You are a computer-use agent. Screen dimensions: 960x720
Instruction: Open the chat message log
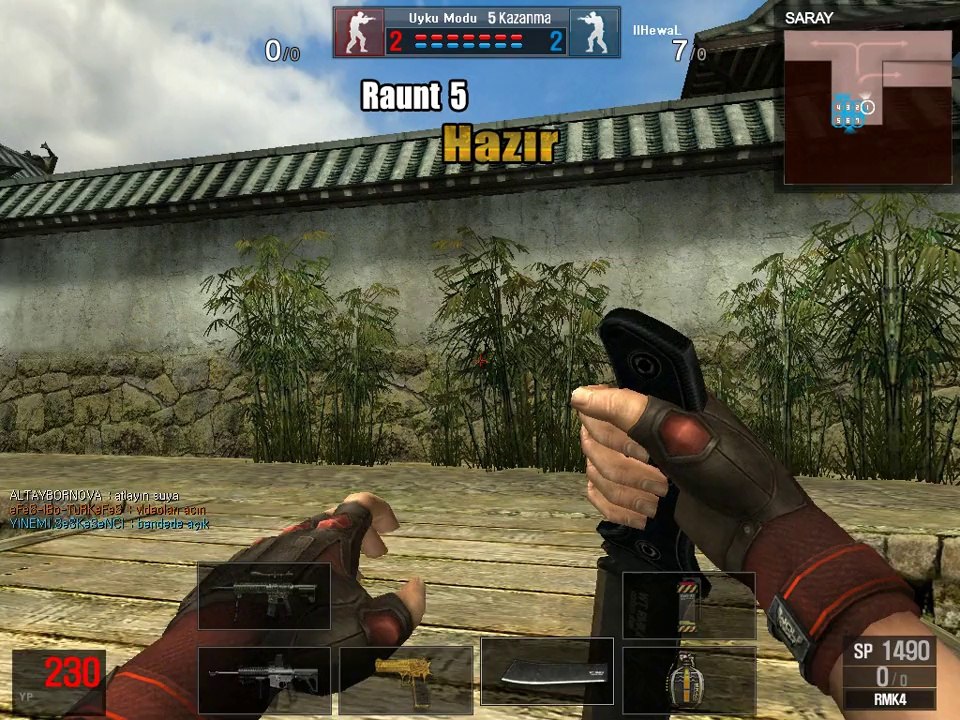pyautogui.click(x=110, y=509)
